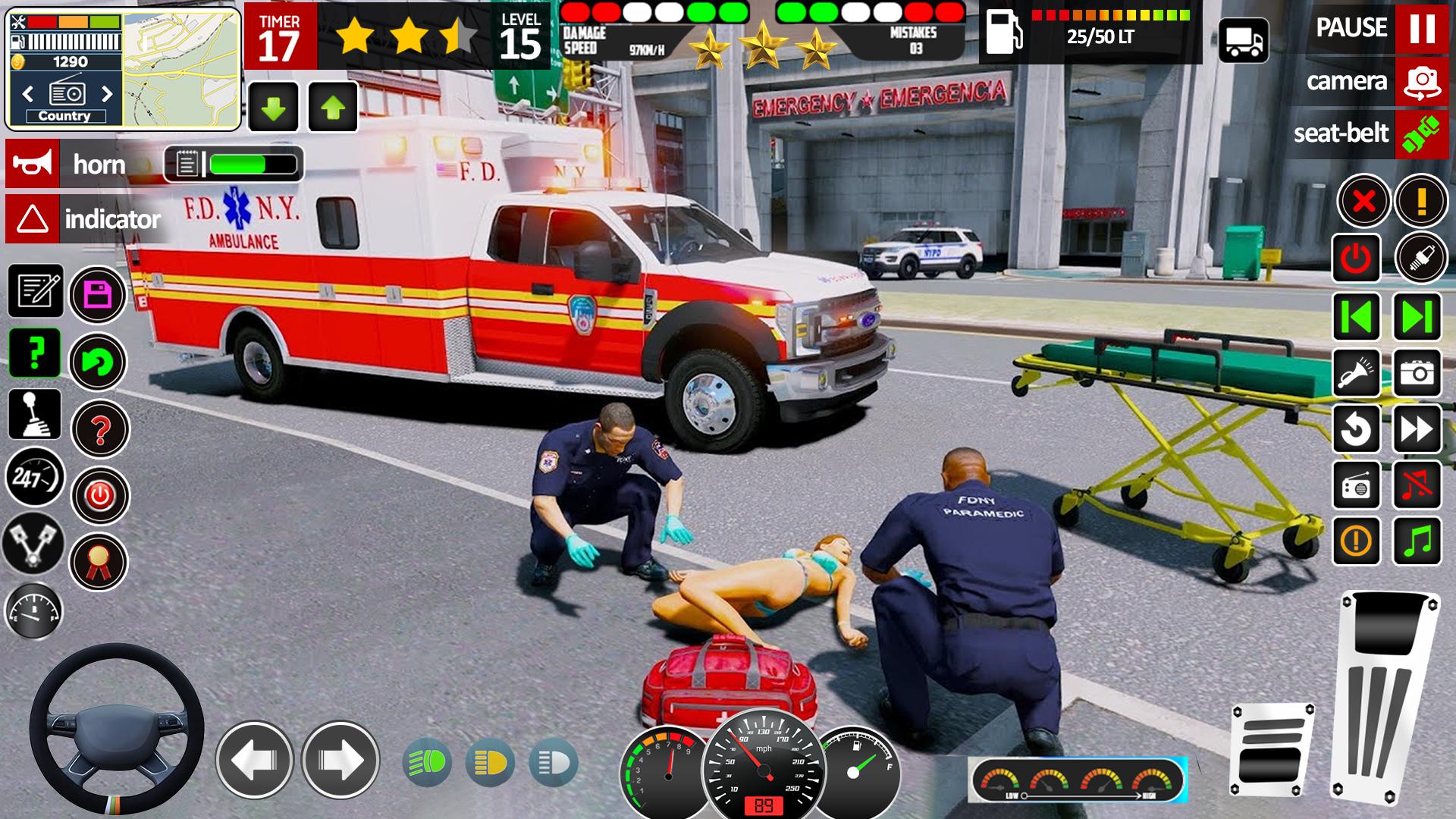Tap the pink floppy disk save icon
Image resolution: width=1456 pixels, height=819 pixels.
pyautogui.click(x=99, y=294)
